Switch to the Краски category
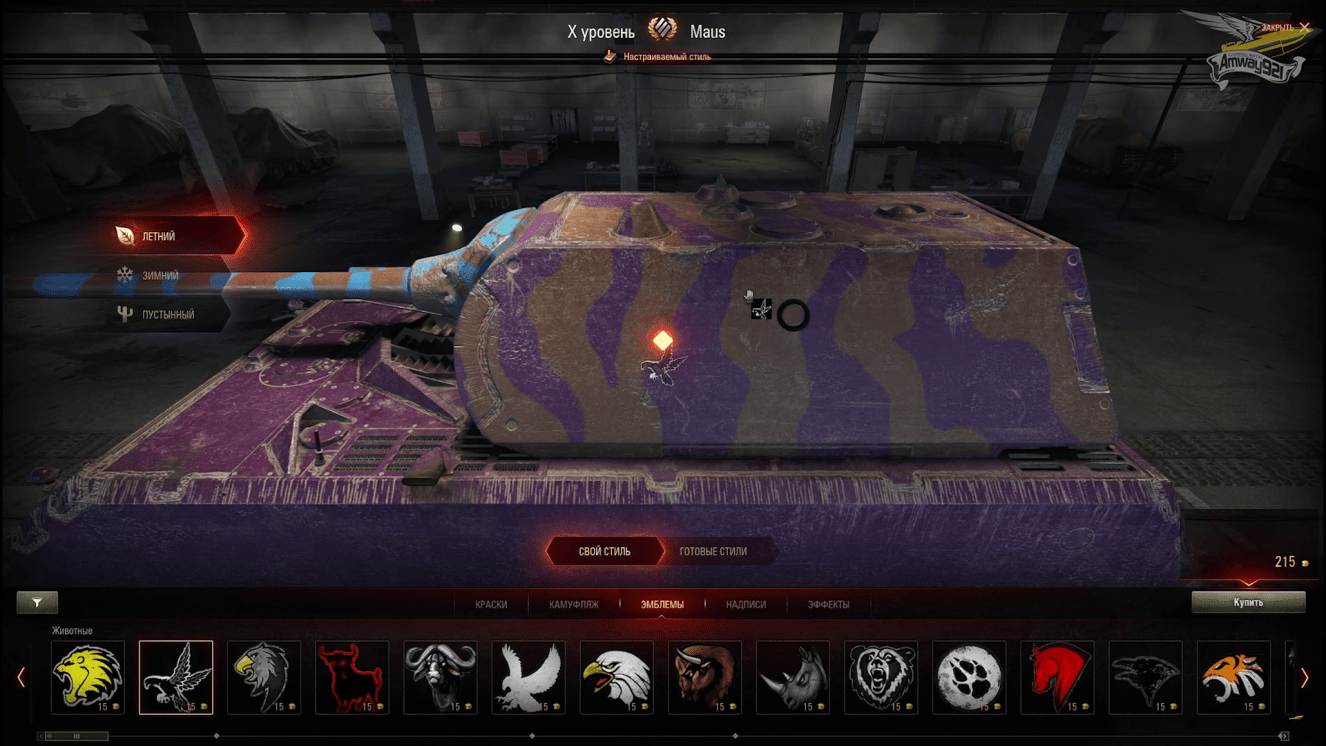Viewport: 1326px width, 746px height. click(491, 604)
